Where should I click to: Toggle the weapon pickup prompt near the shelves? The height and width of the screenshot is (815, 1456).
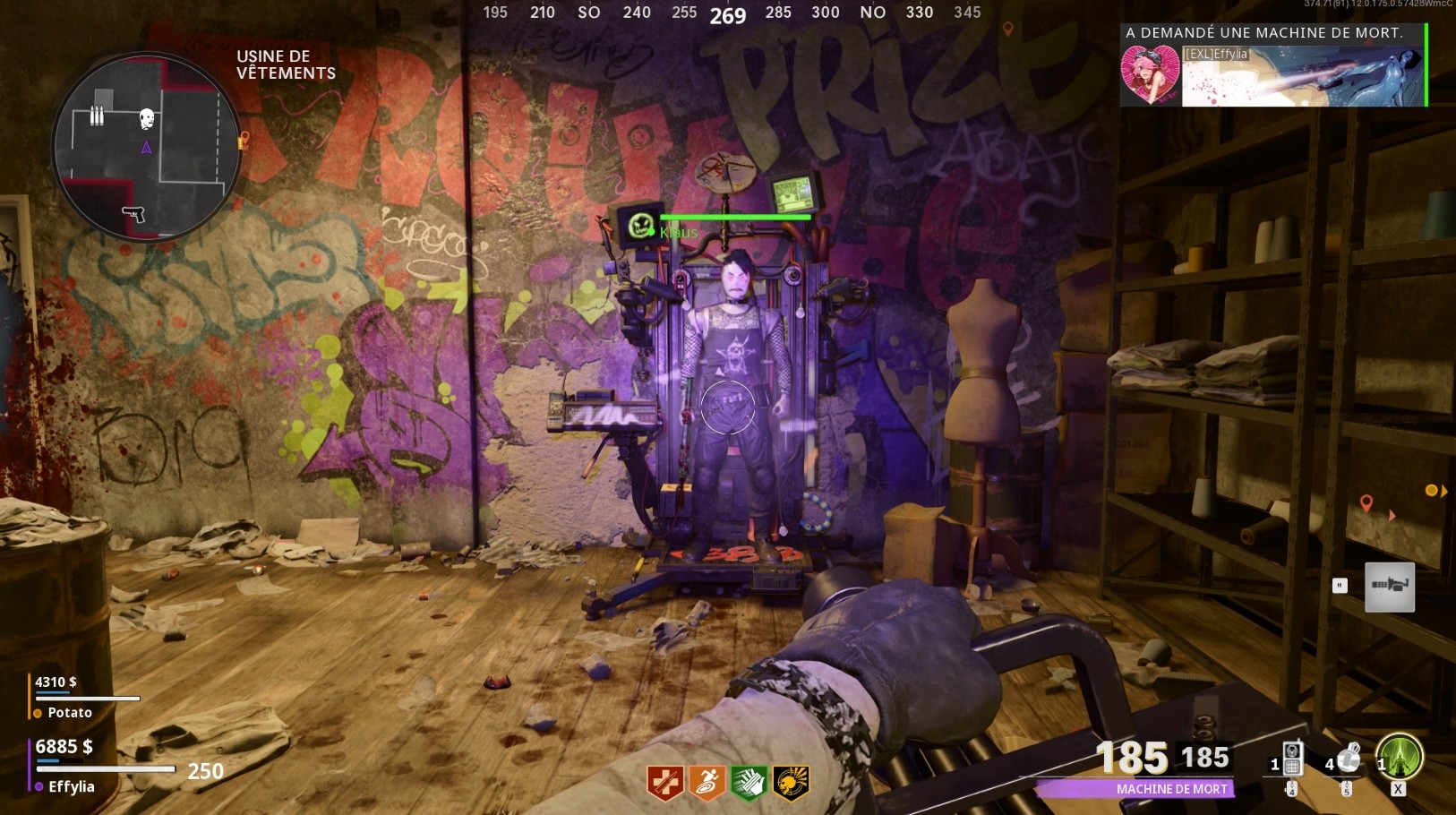(x=1389, y=587)
